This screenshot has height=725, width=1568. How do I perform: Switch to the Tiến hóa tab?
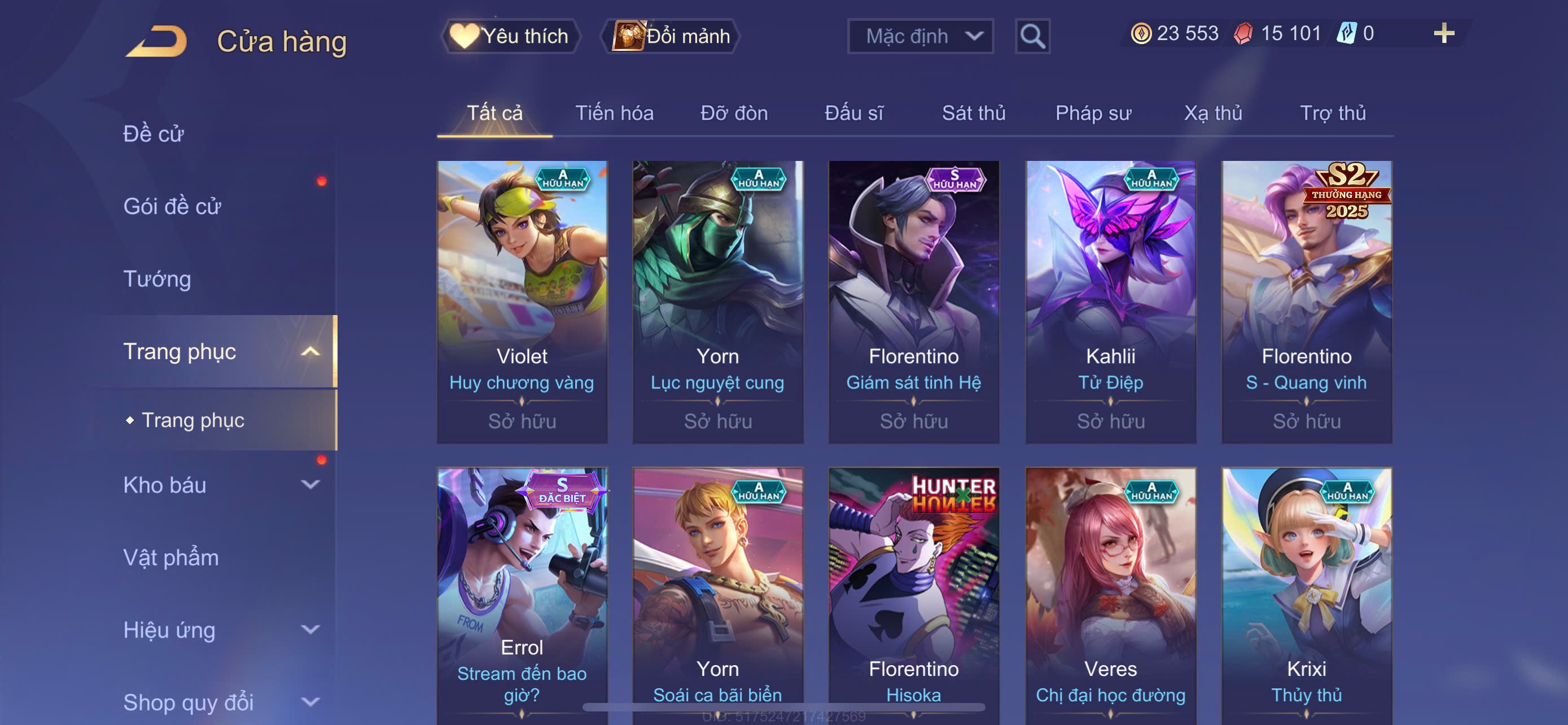pyautogui.click(x=614, y=113)
